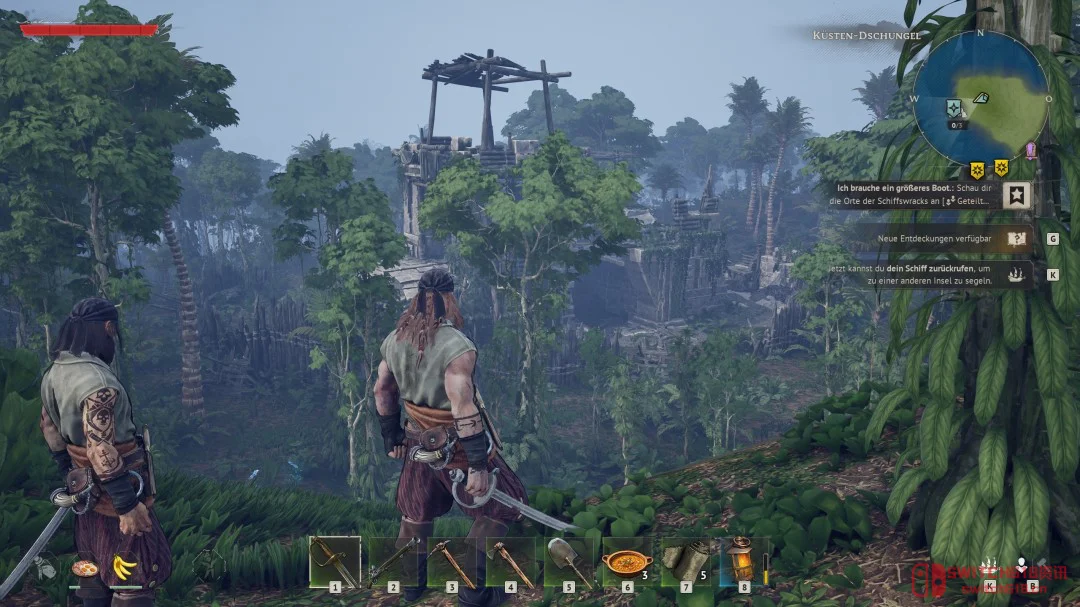Pick the shovel from the hotbar
Viewport: 1080px width, 607px height.
coord(568,562)
